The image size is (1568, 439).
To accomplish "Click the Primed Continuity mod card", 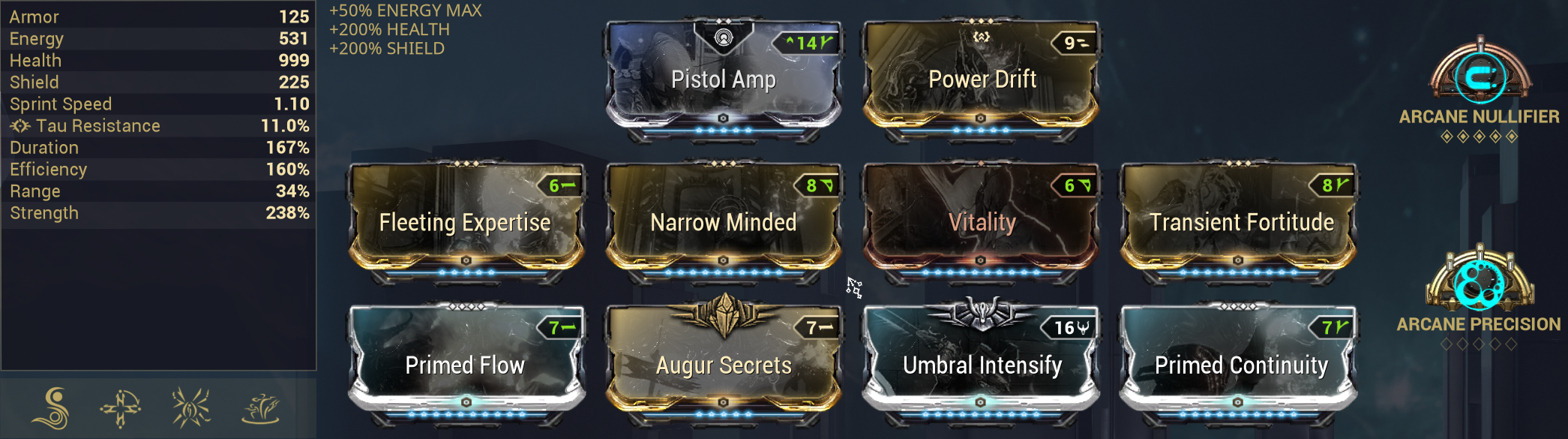I will click(x=1240, y=365).
